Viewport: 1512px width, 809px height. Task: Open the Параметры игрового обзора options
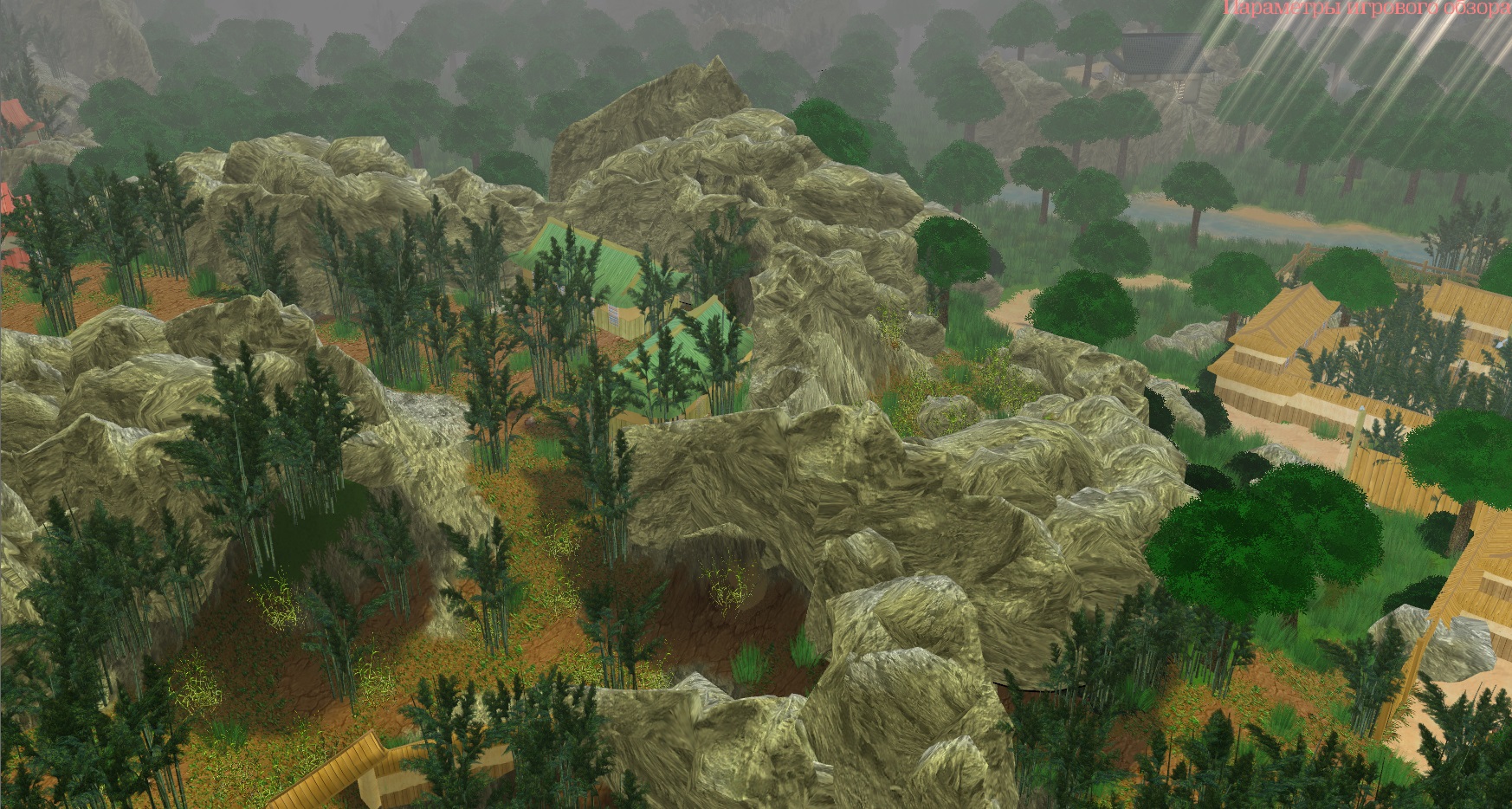[x=1367, y=9]
